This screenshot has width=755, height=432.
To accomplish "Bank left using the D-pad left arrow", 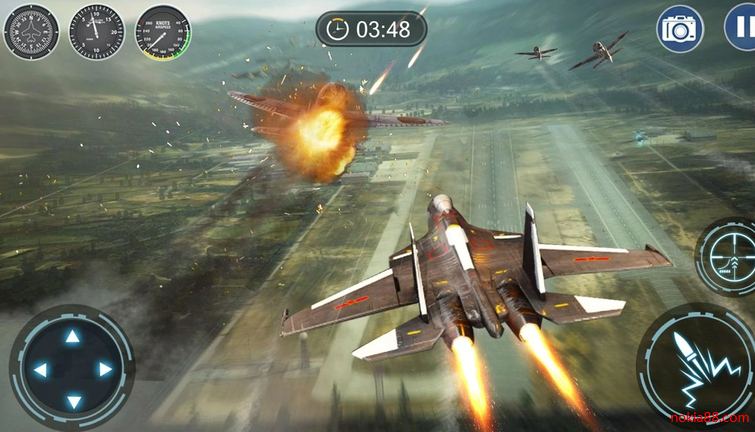I will click(40, 370).
